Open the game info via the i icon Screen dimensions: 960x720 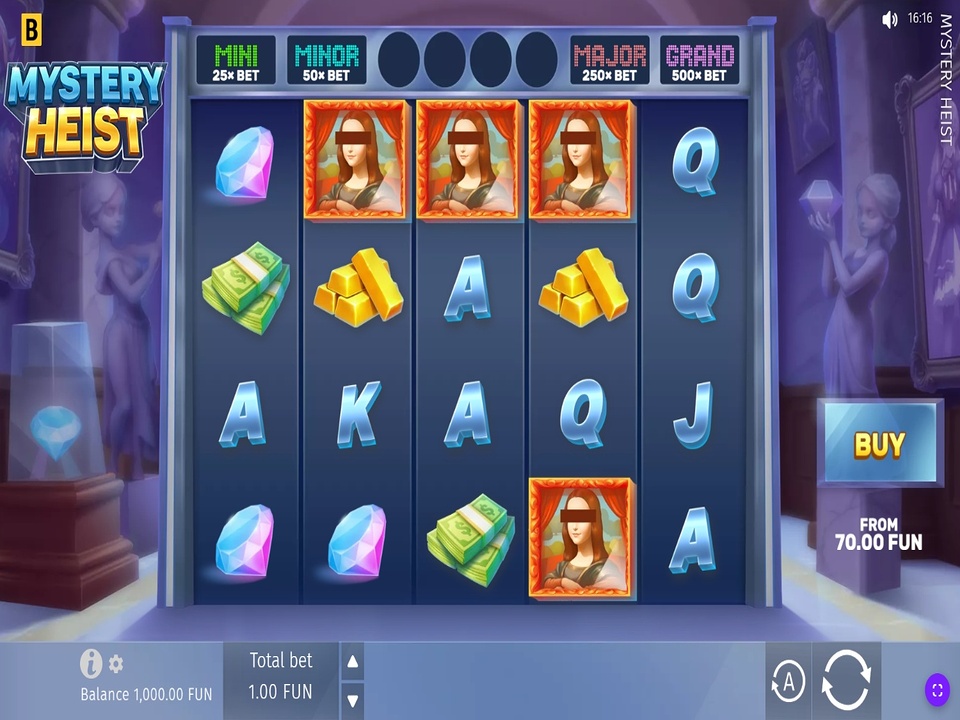coord(92,663)
